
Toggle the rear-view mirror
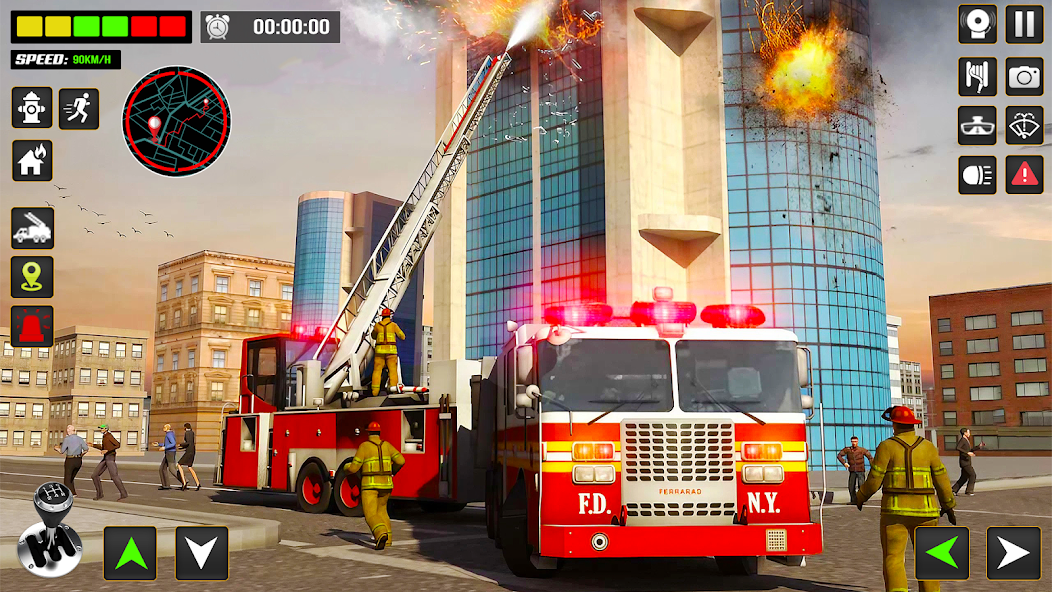977,126
